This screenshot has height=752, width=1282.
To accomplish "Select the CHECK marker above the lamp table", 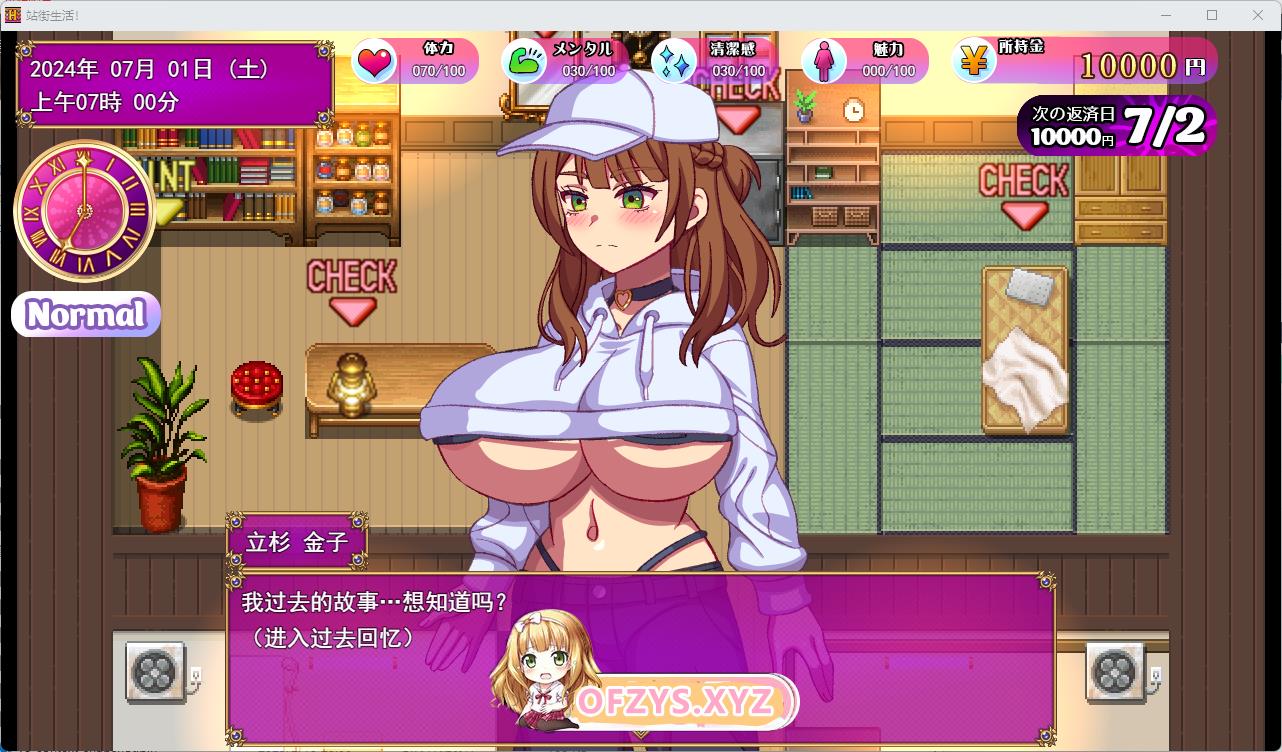I will [351, 290].
